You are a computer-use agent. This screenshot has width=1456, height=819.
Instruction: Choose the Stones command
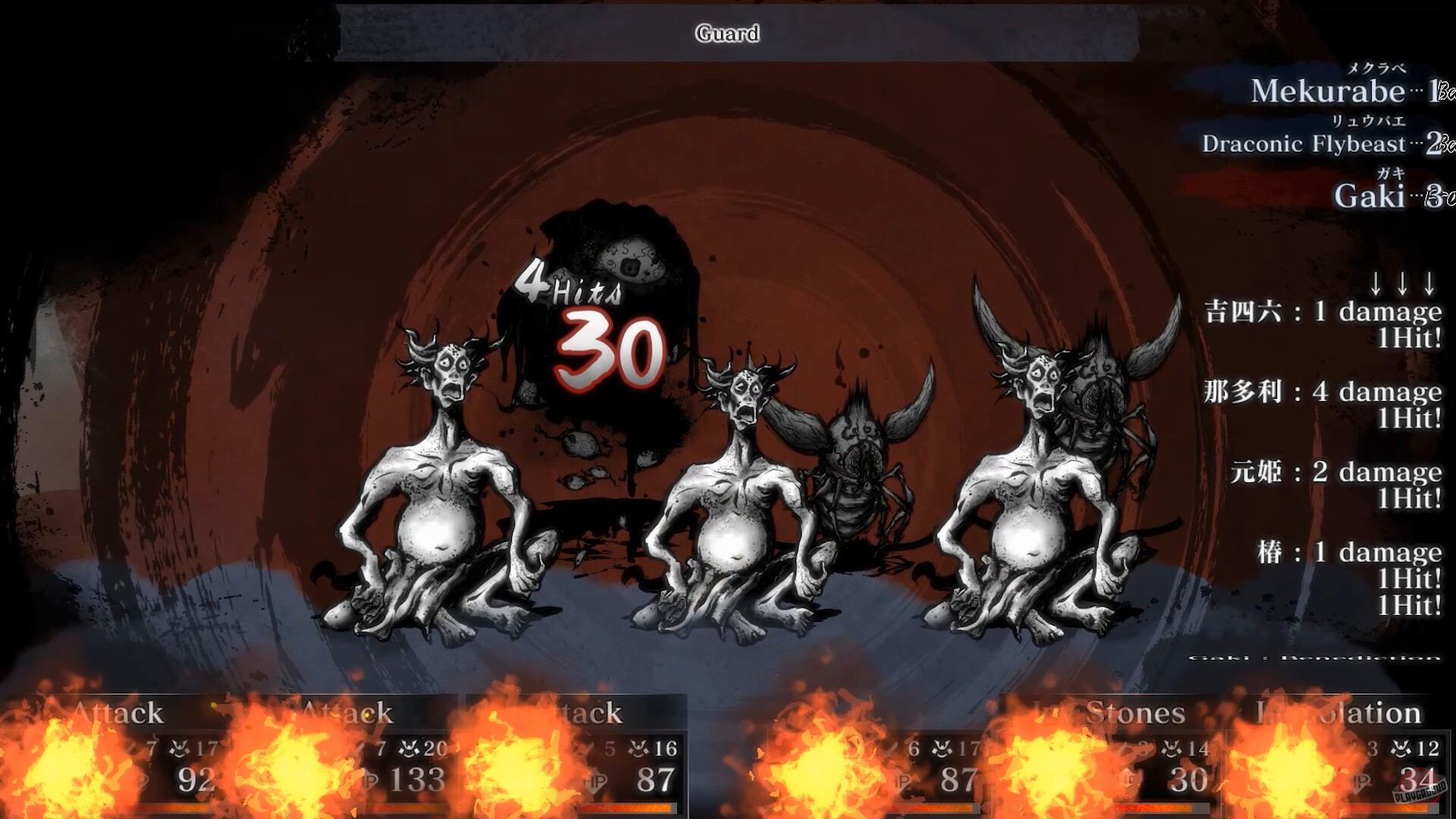click(x=1134, y=713)
